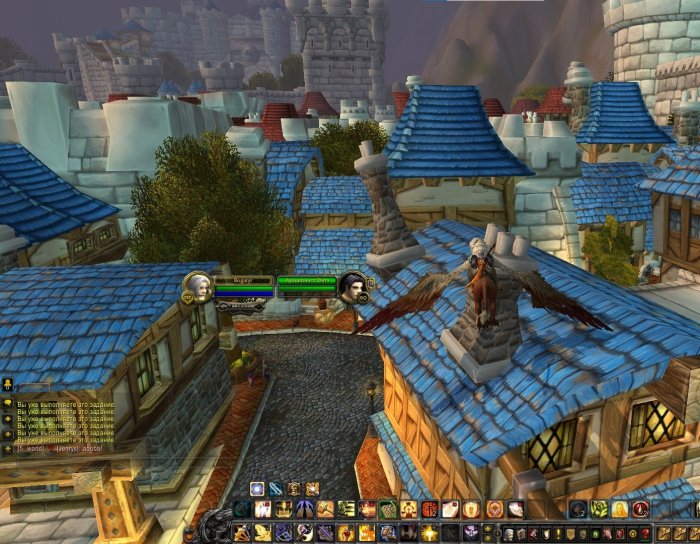Select the player portrait frame

(195, 286)
